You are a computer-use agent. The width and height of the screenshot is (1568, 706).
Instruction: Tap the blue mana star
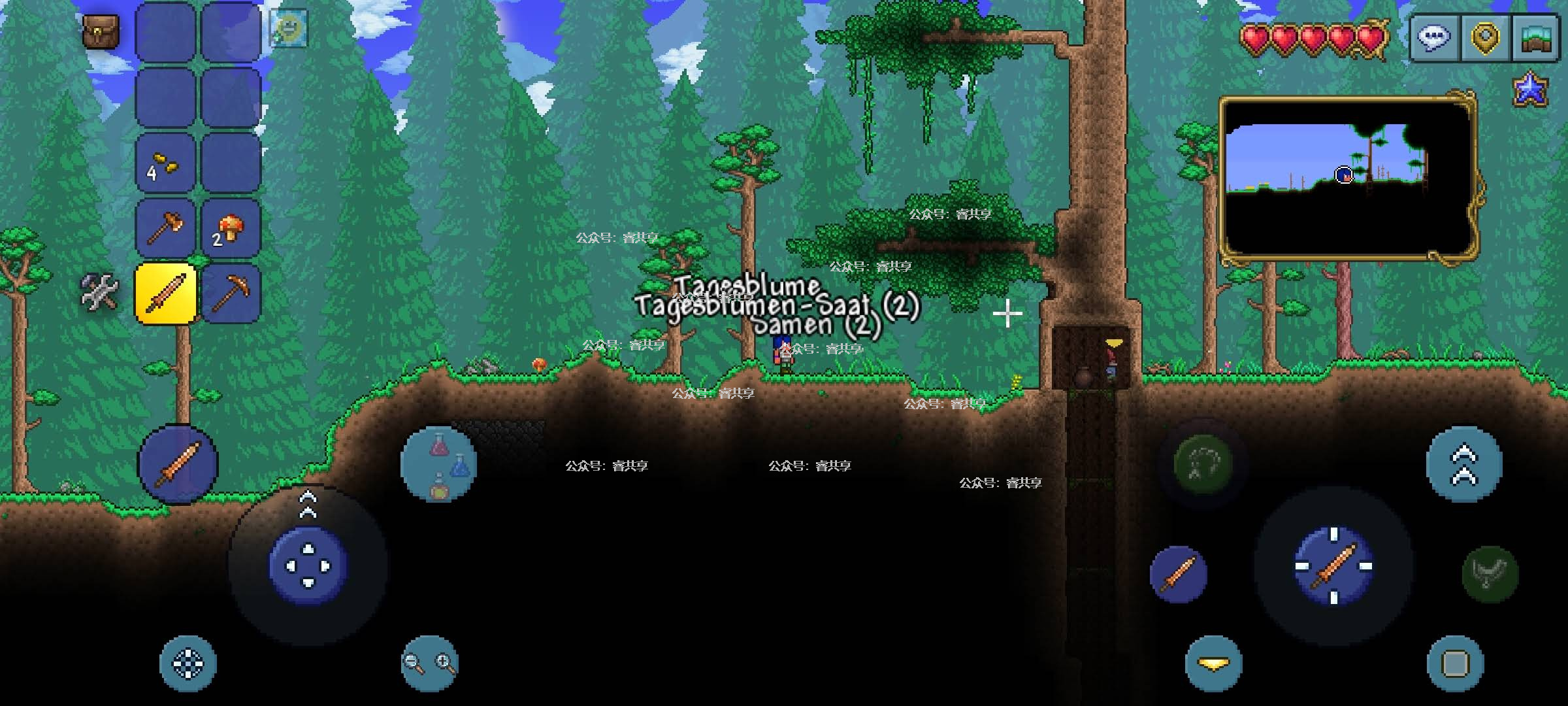tap(1531, 90)
